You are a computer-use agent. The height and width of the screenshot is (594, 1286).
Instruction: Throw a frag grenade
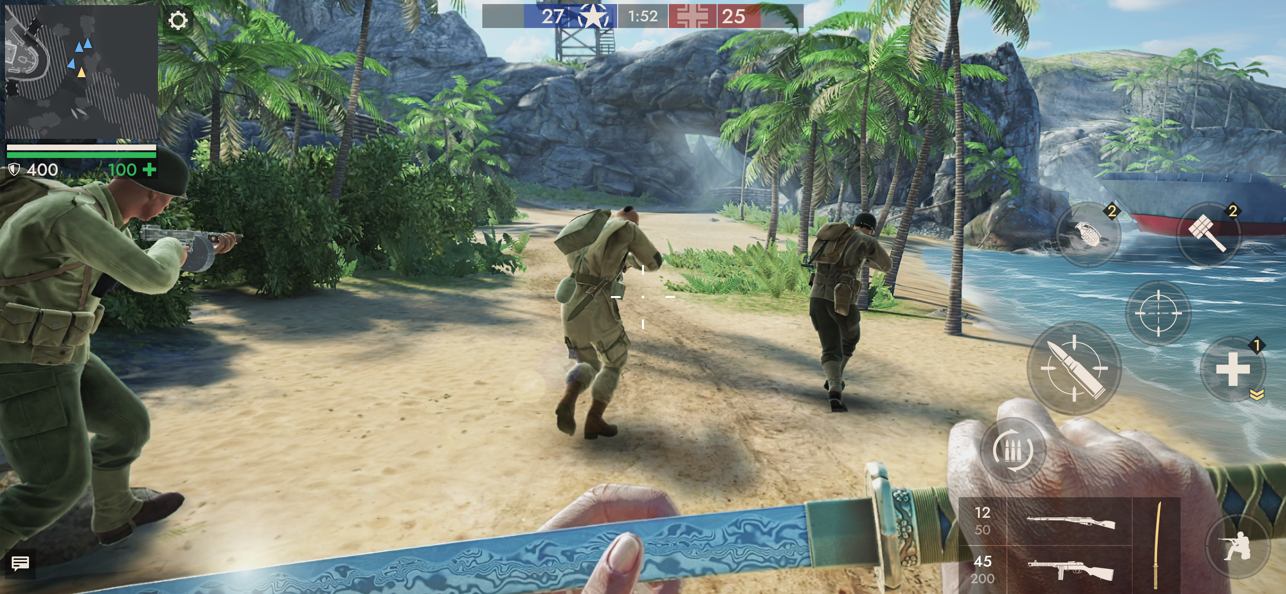(1089, 234)
